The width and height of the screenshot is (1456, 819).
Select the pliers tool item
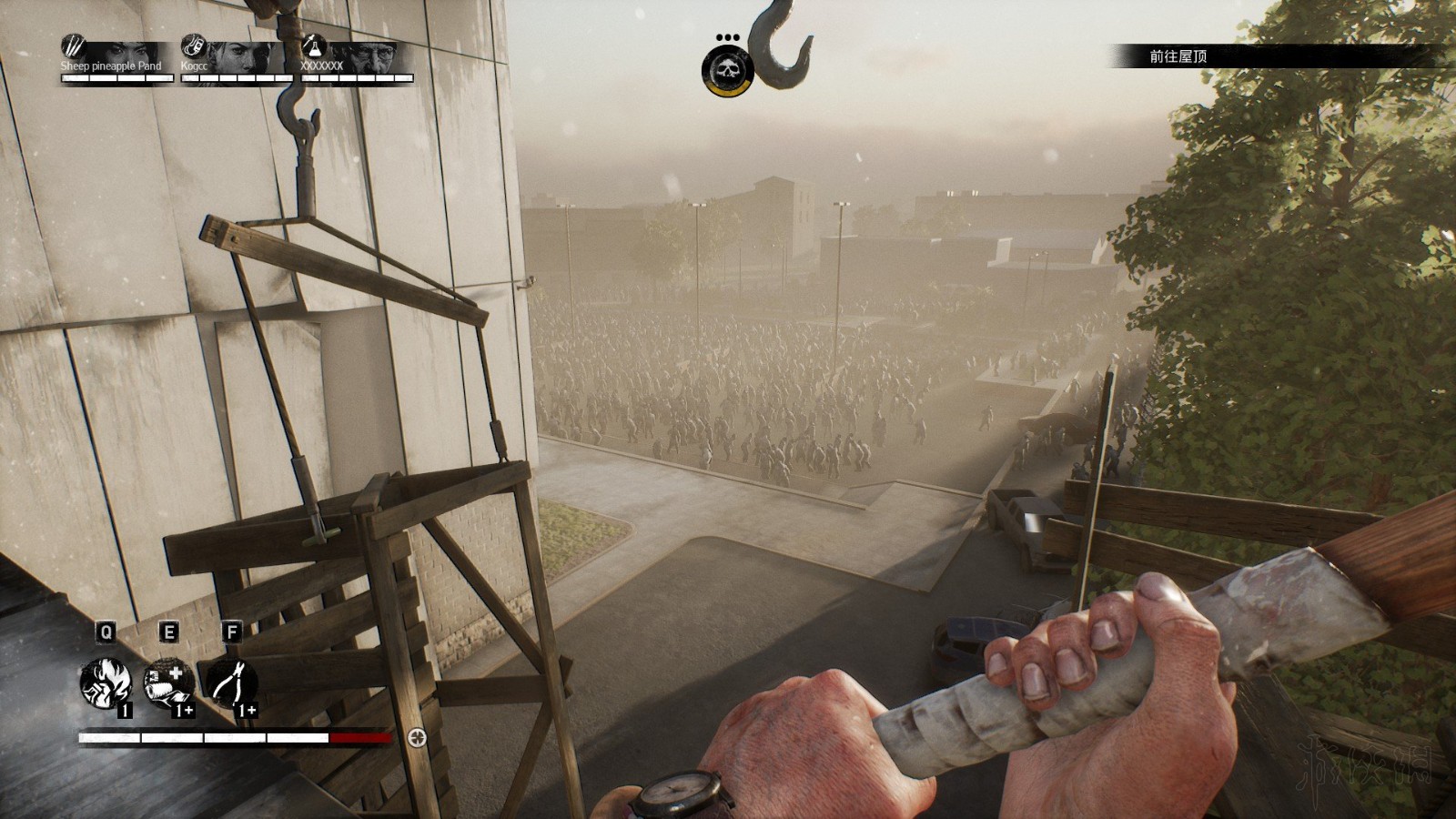(x=231, y=682)
